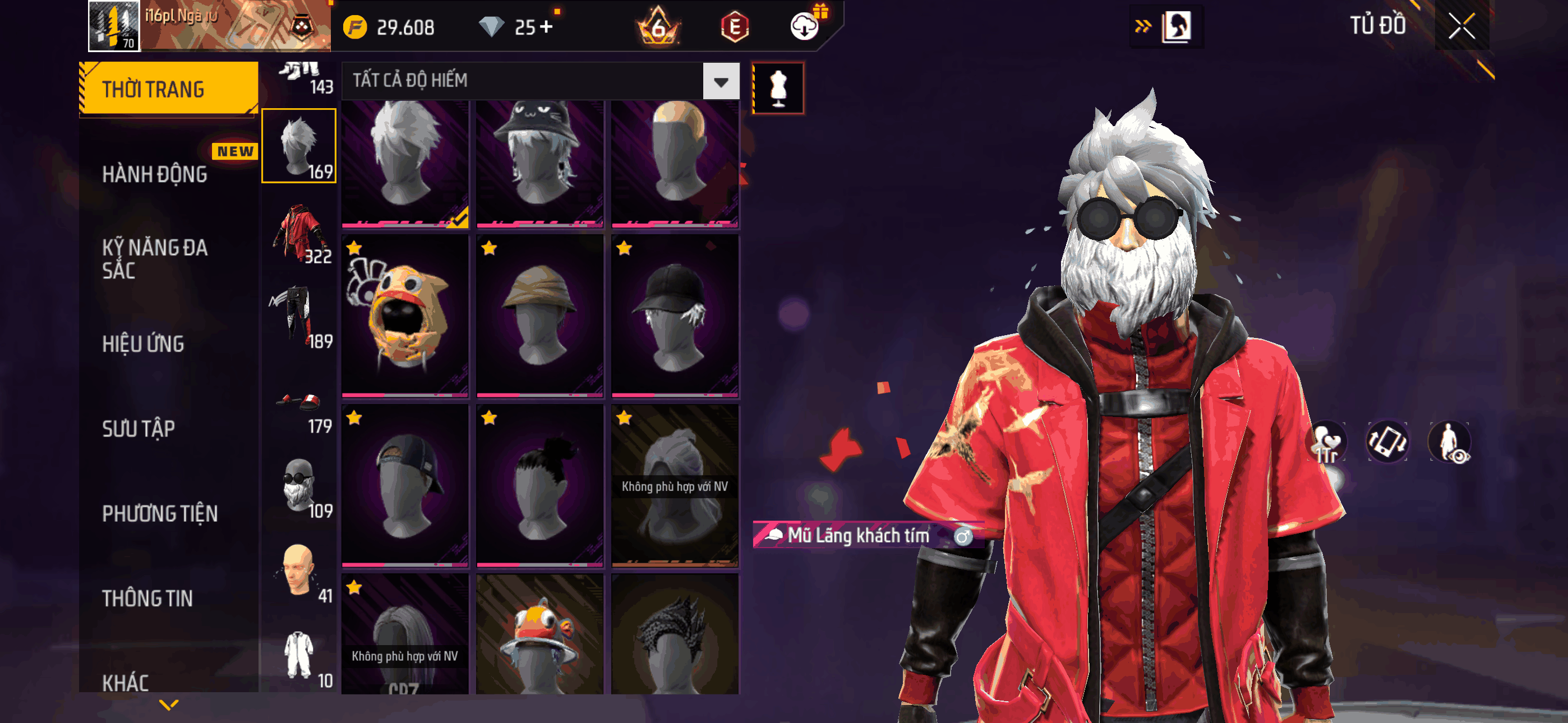
Task: Open the Kỹ Năng Đa Sắc tab
Action: click(x=155, y=258)
